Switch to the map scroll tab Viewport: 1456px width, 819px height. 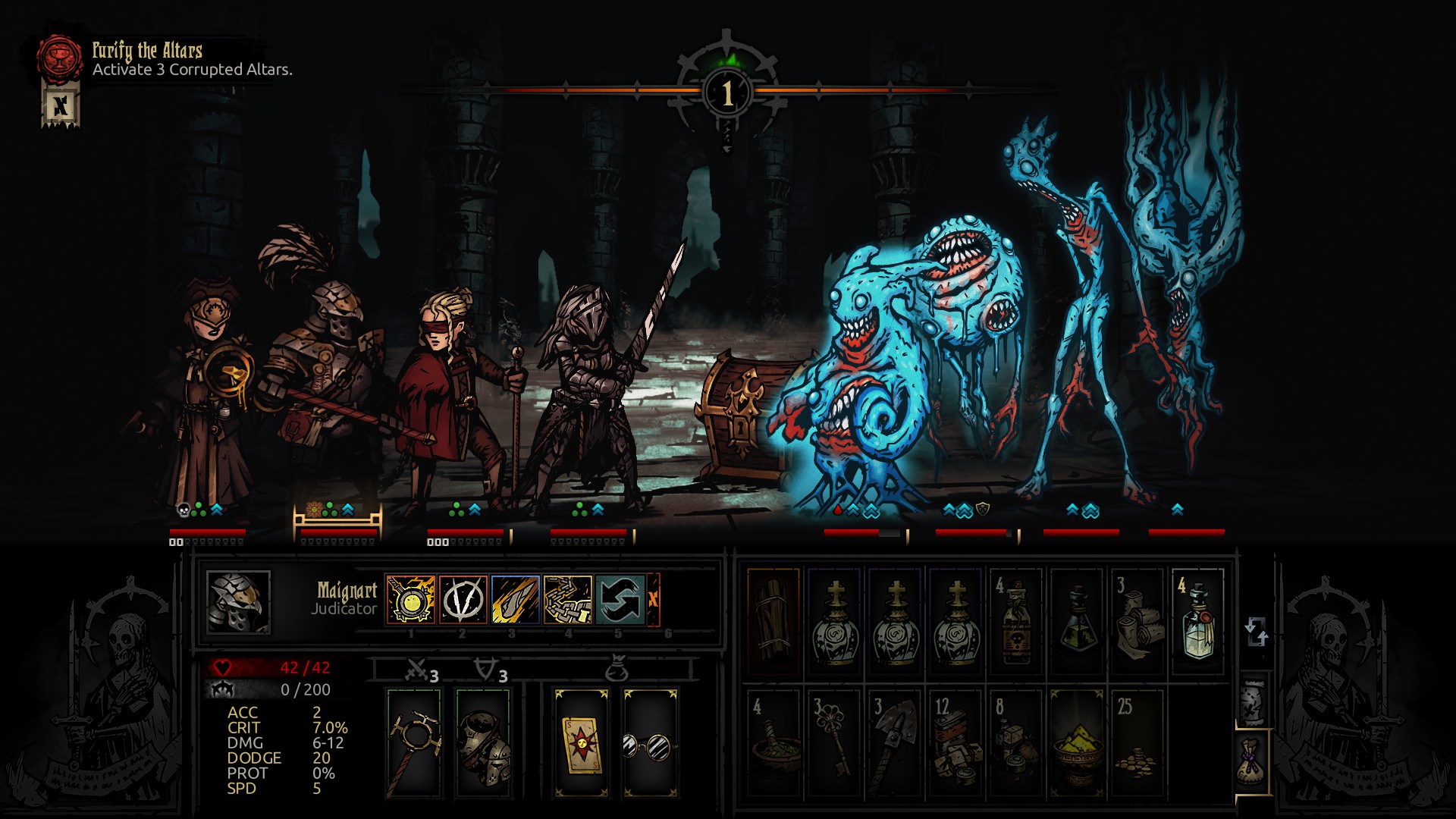click(1254, 701)
